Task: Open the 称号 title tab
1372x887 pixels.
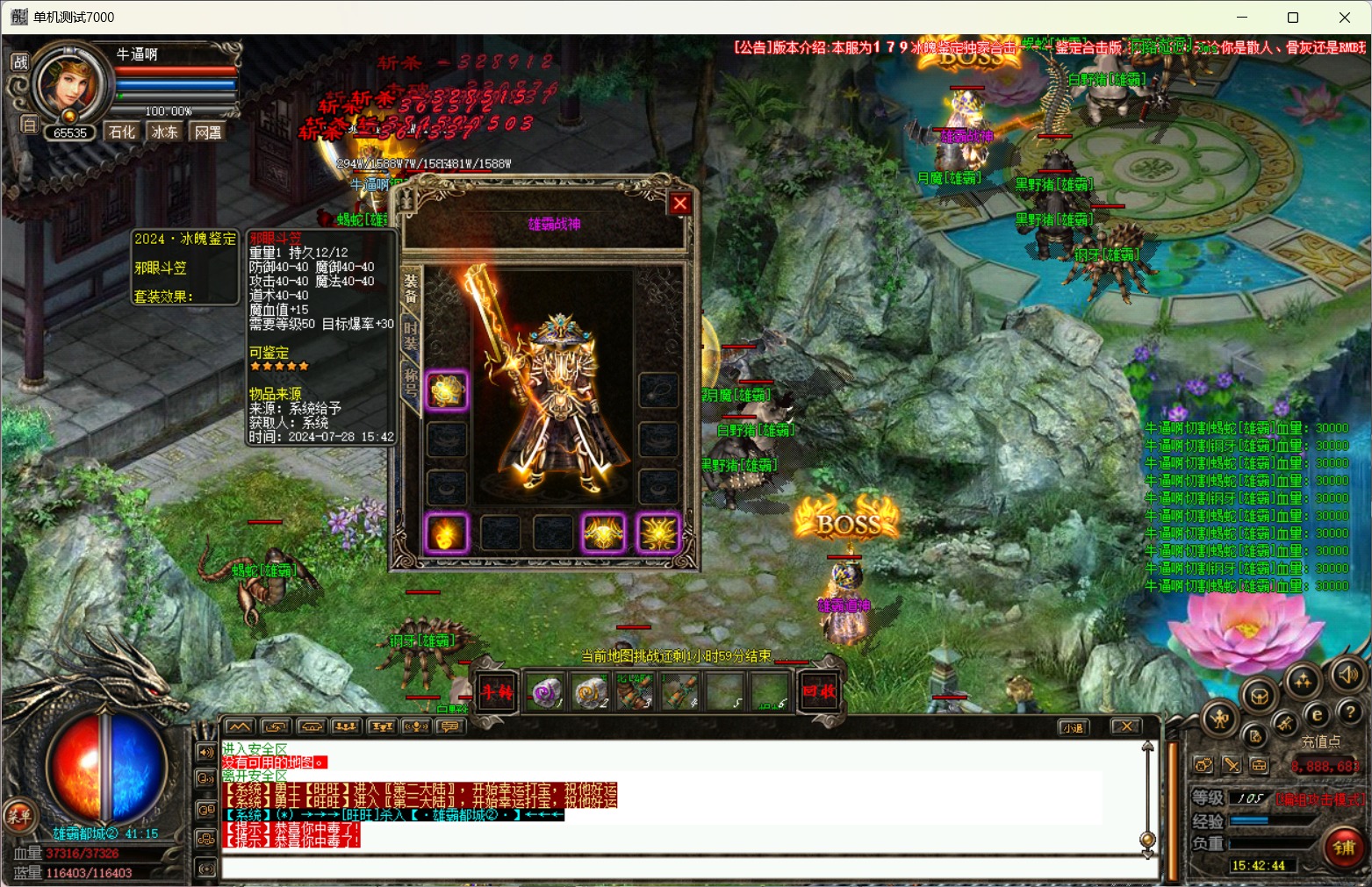Action: (x=411, y=383)
